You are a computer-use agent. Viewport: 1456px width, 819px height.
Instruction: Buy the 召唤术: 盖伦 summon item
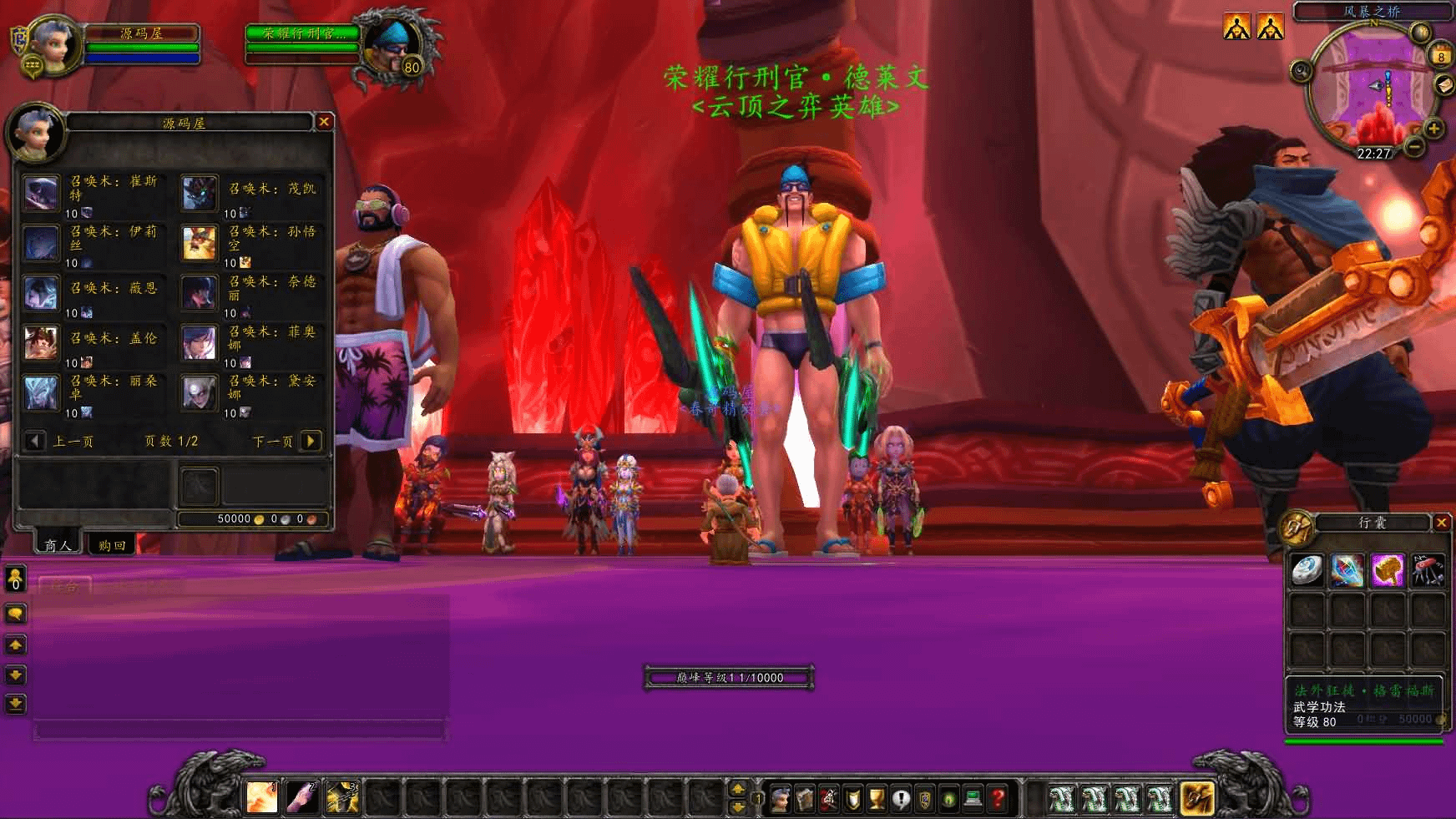(41, 343)
